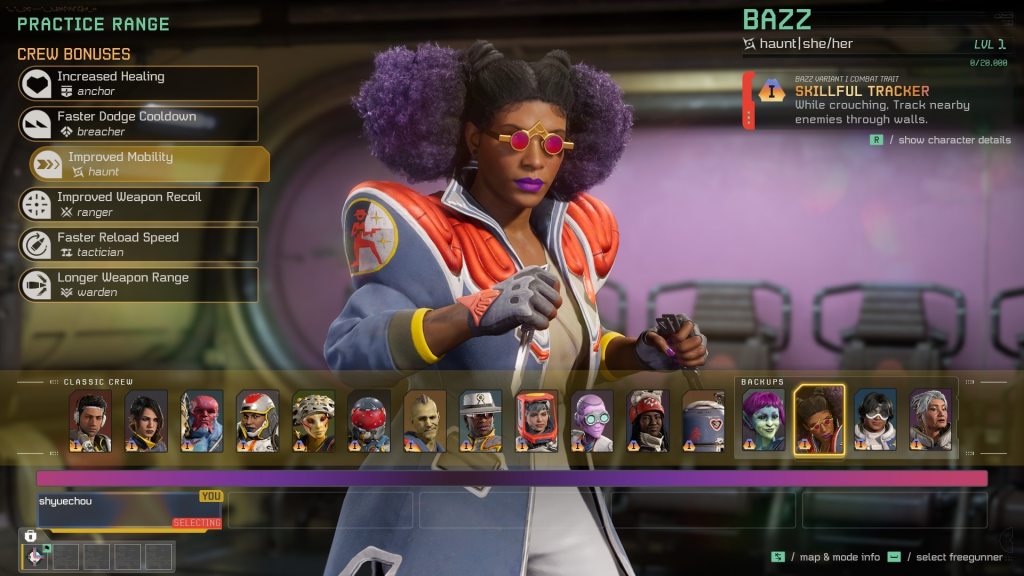Click the shyuechou player card
This screenshot has height=576, width=1024.
pos(129,509)
